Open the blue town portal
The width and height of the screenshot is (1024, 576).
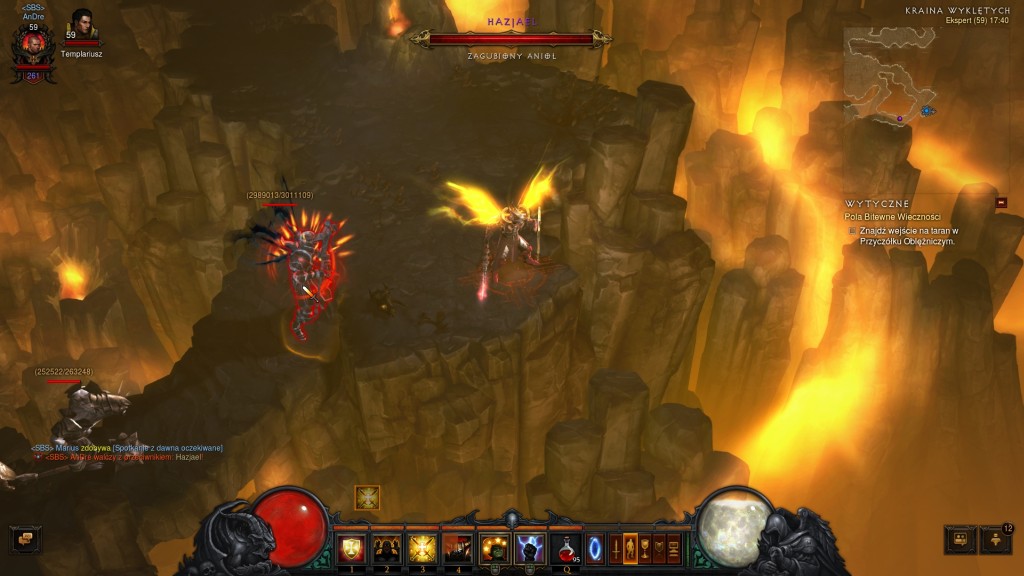point(595,549)
